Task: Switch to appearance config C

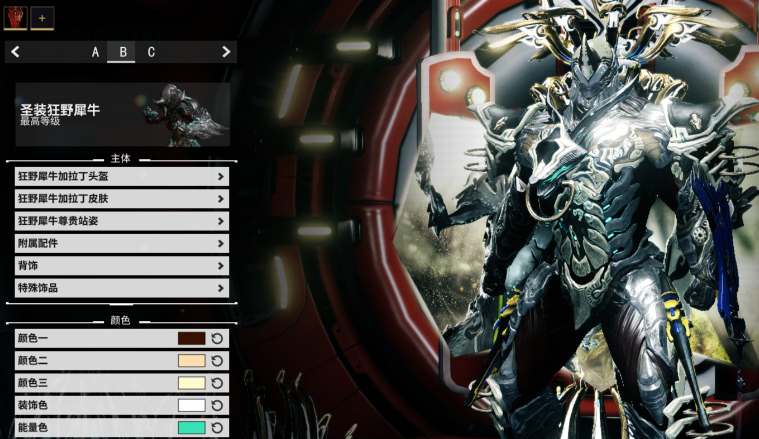Action: pyautogui.click(x=151, y=52)
